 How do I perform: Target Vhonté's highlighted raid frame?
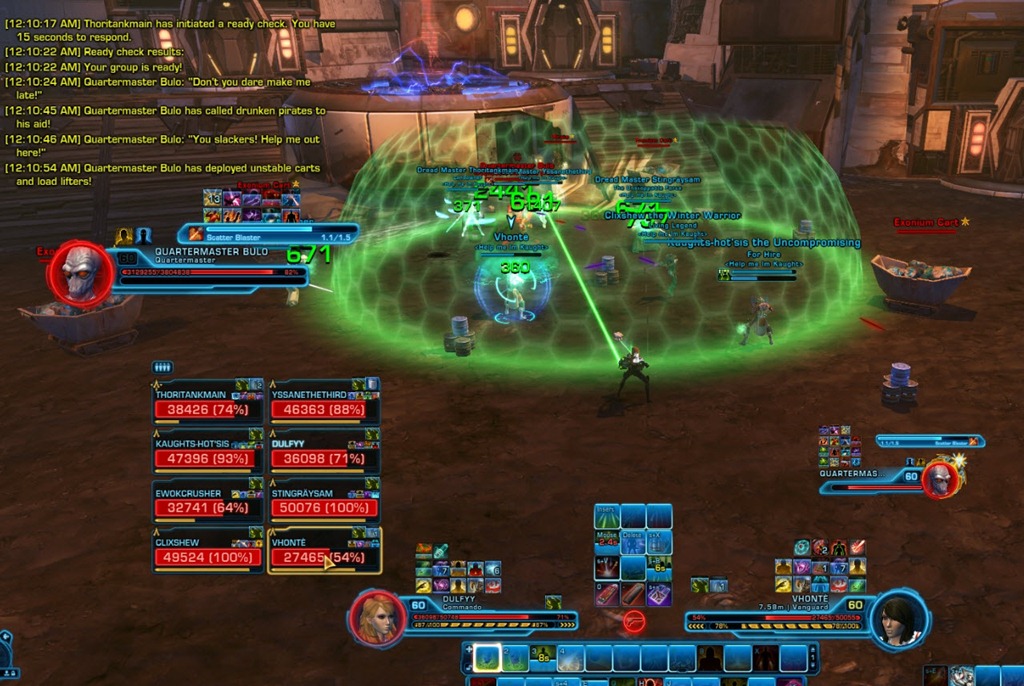(324, 551)
